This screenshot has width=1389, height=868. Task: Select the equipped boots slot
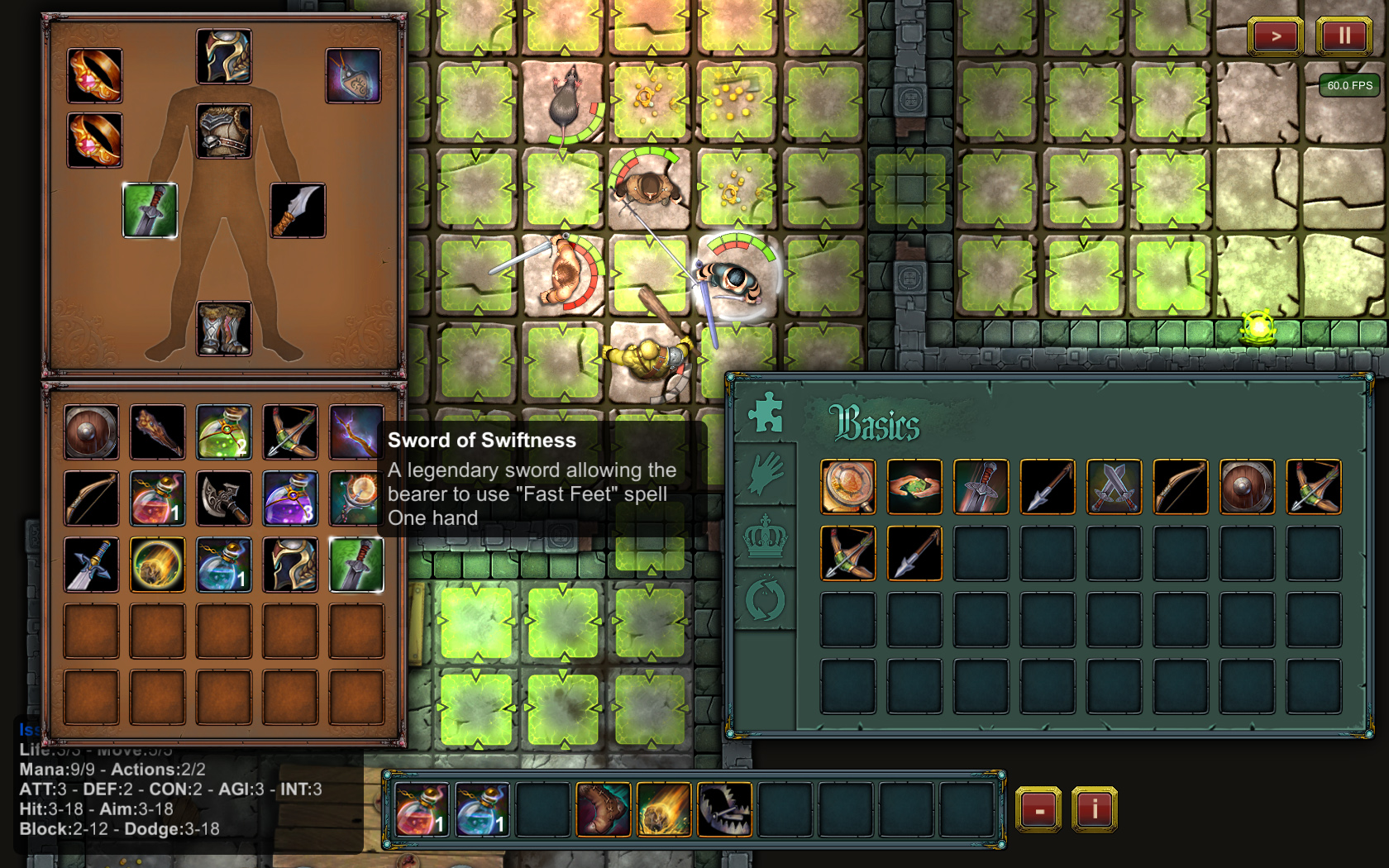(224, 328)
